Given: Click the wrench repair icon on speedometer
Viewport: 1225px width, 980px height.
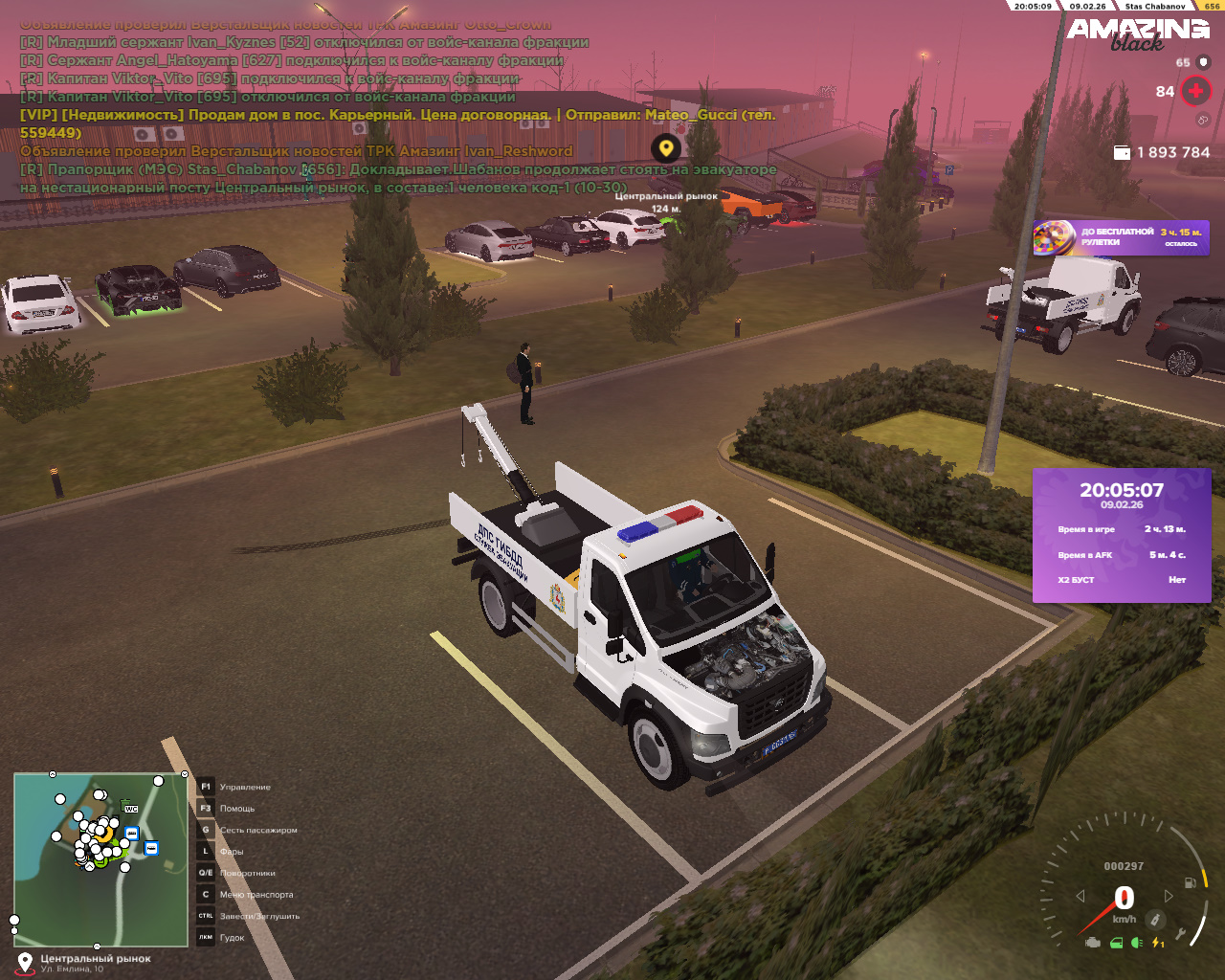Looking at the screenshot, I should click(x=1181, y=932).
